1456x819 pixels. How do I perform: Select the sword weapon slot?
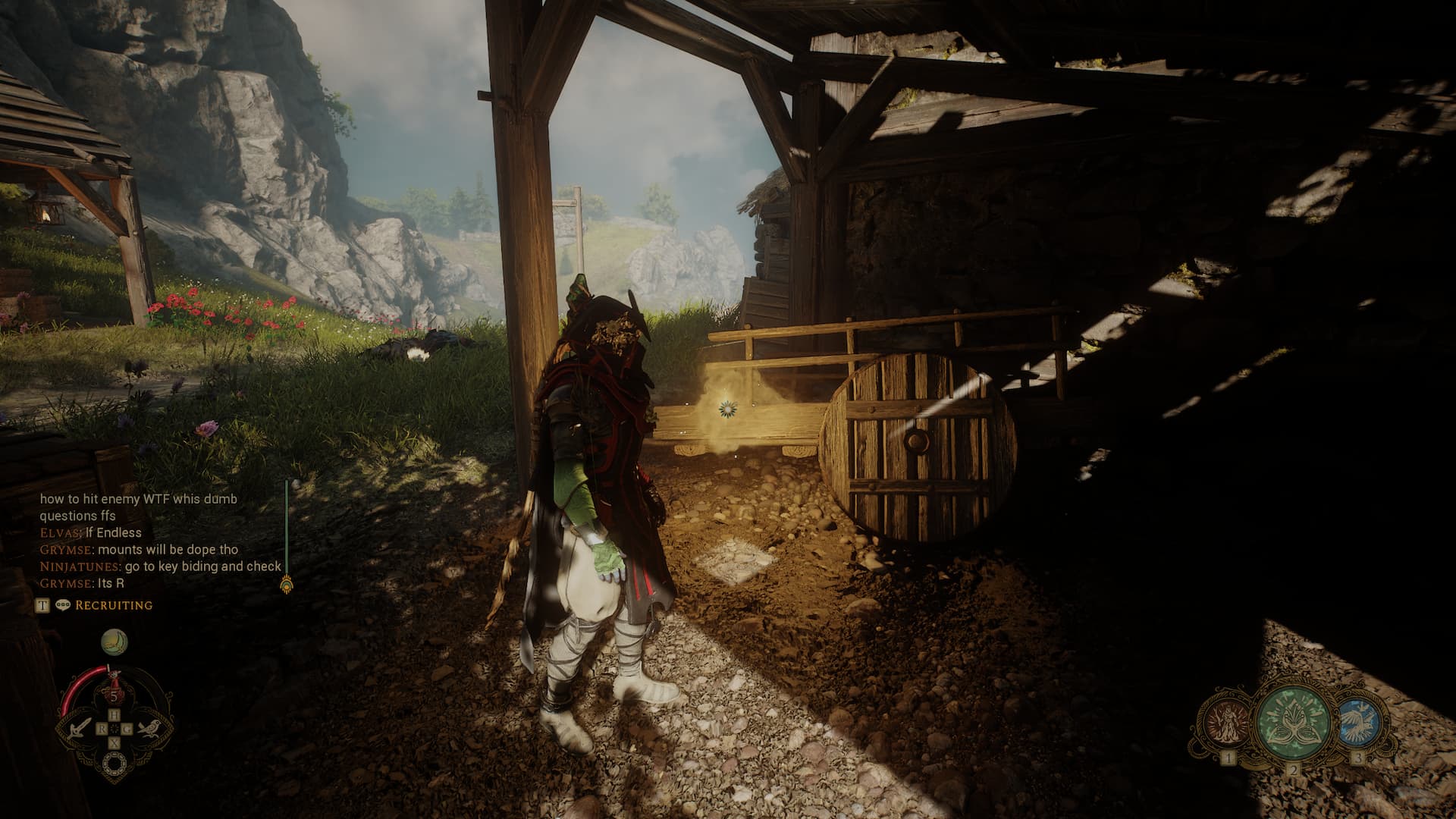coord(79,729)
